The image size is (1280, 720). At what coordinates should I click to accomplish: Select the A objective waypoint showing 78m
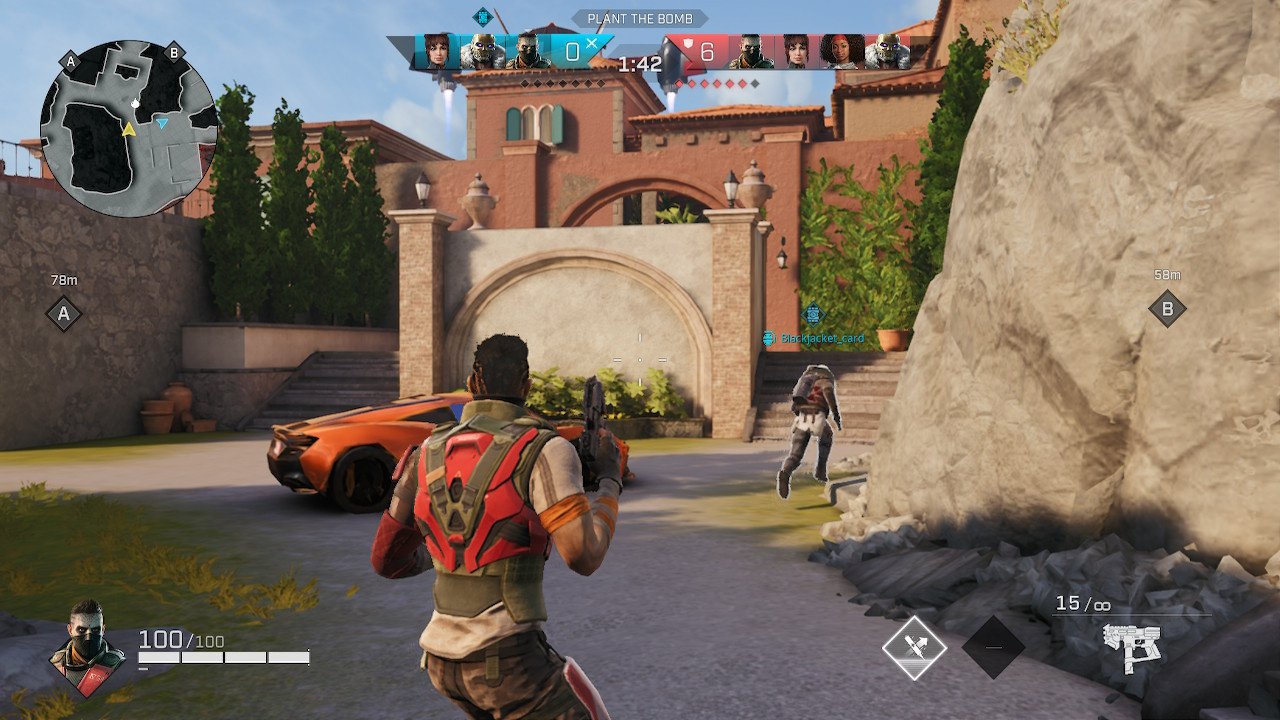click(x=64, y=314)
